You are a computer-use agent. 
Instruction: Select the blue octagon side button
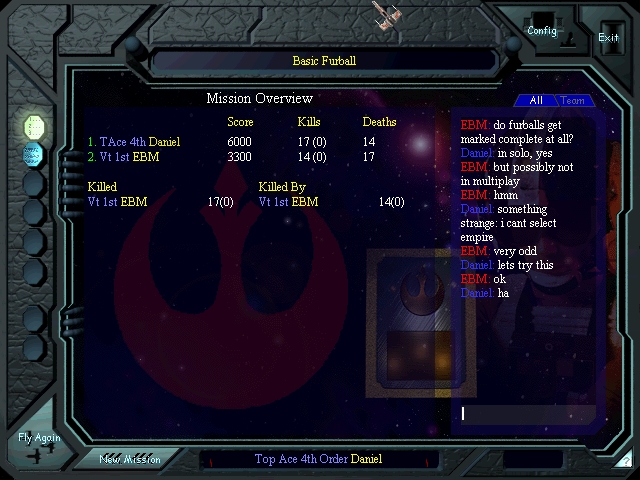click(x=34, y=154)
